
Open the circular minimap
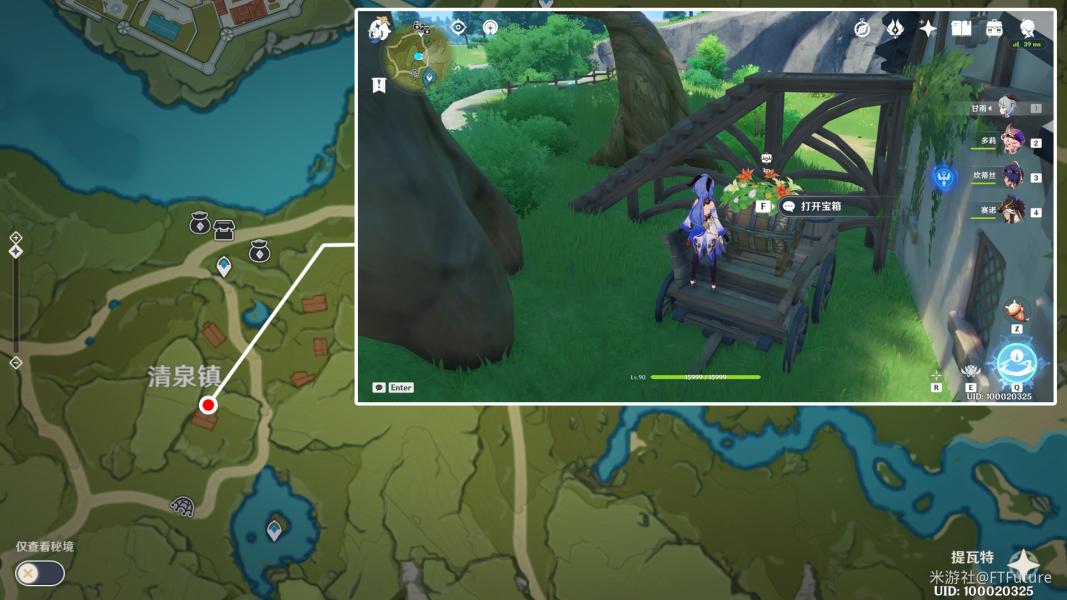(420, 57)
